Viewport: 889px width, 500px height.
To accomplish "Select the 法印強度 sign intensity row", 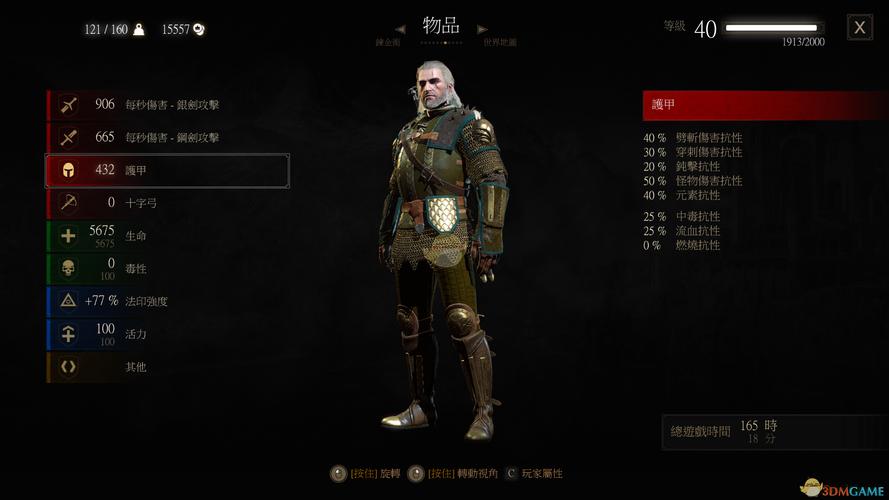I will [x=167, y=301].
